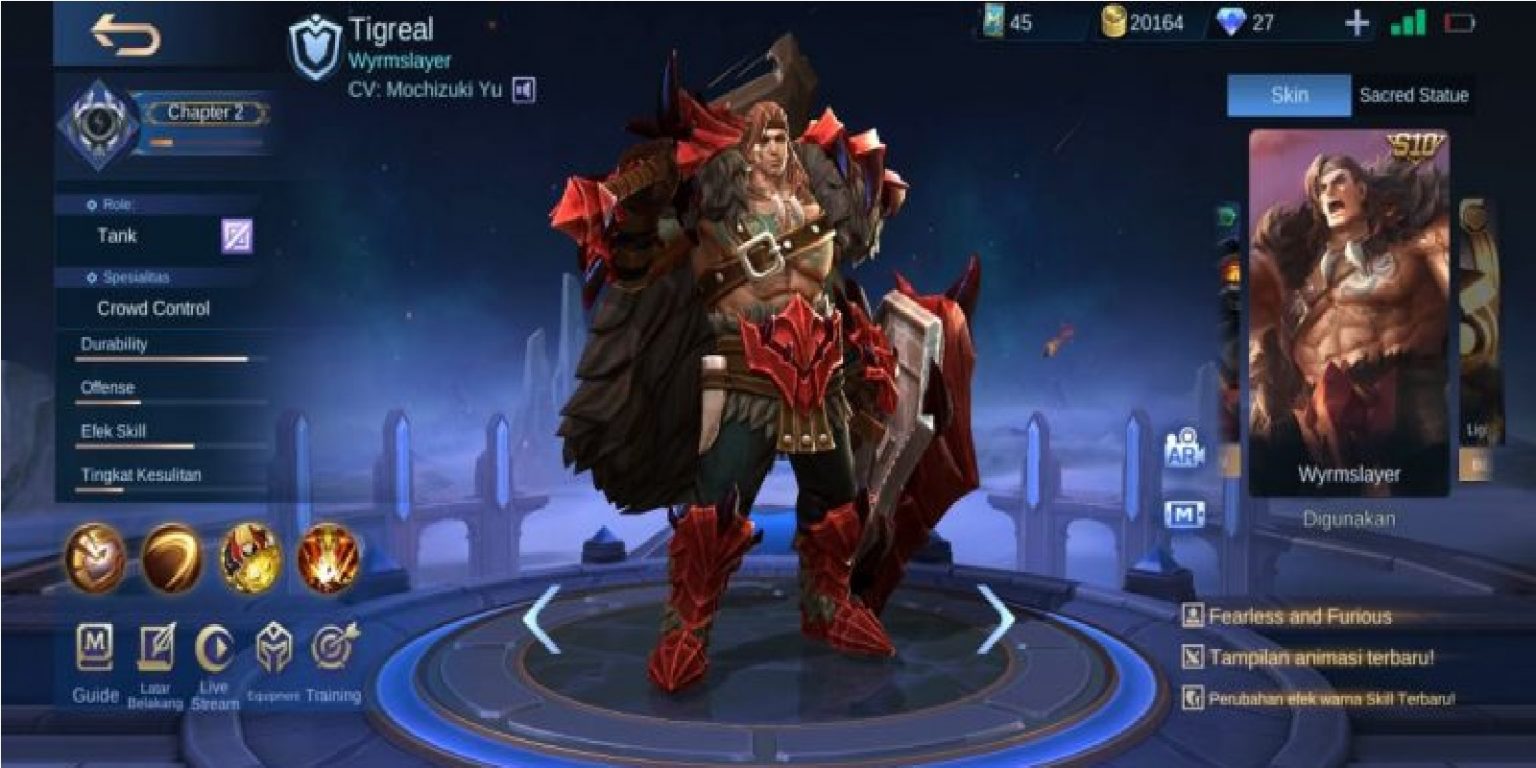The width and height of the screenshot is (1536, 768).
Task: Open previous skin with left arrow
Action: 538,619
